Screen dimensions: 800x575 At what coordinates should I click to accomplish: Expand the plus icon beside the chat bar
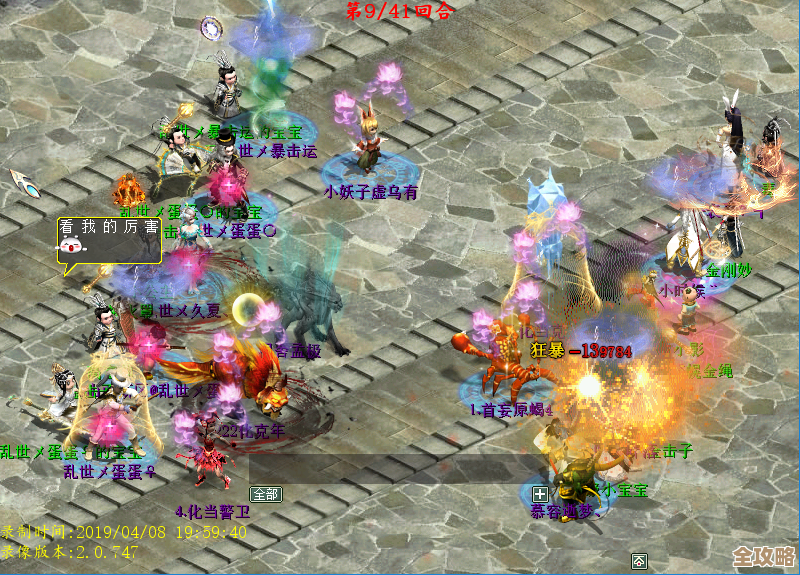click(x=540, y=494)
